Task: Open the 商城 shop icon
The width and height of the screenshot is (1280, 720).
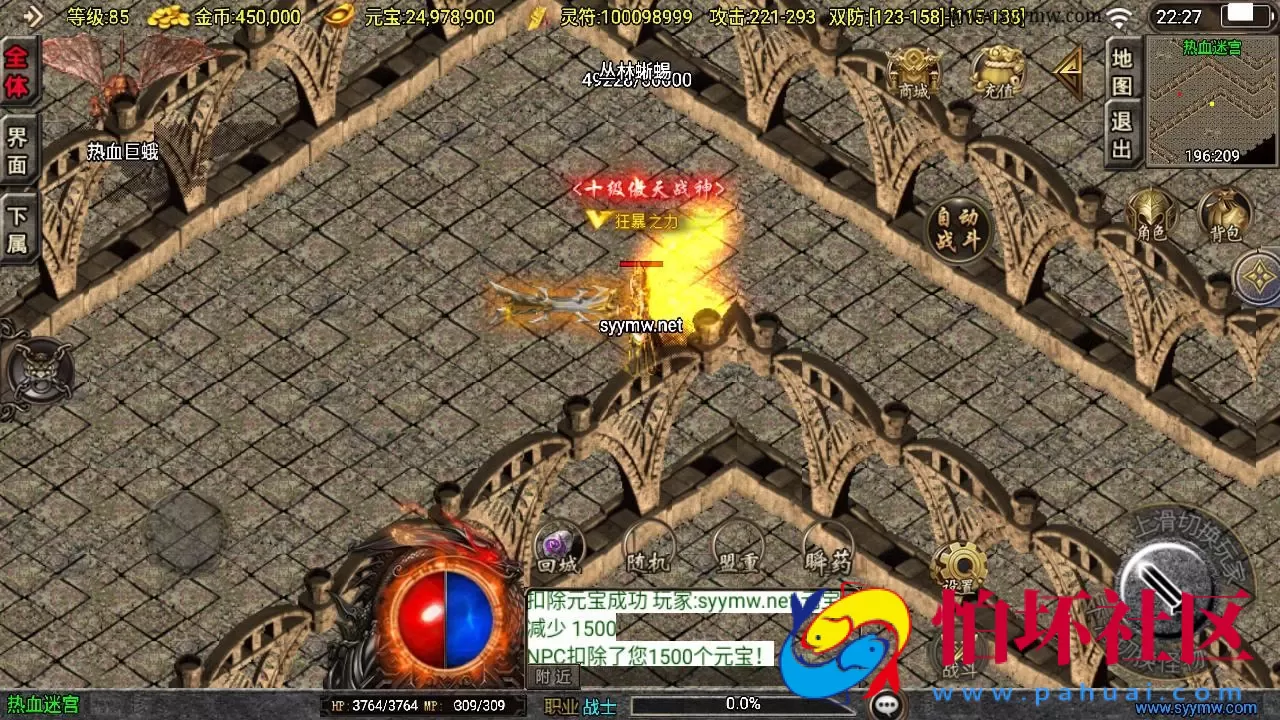Action: point(916,70)
